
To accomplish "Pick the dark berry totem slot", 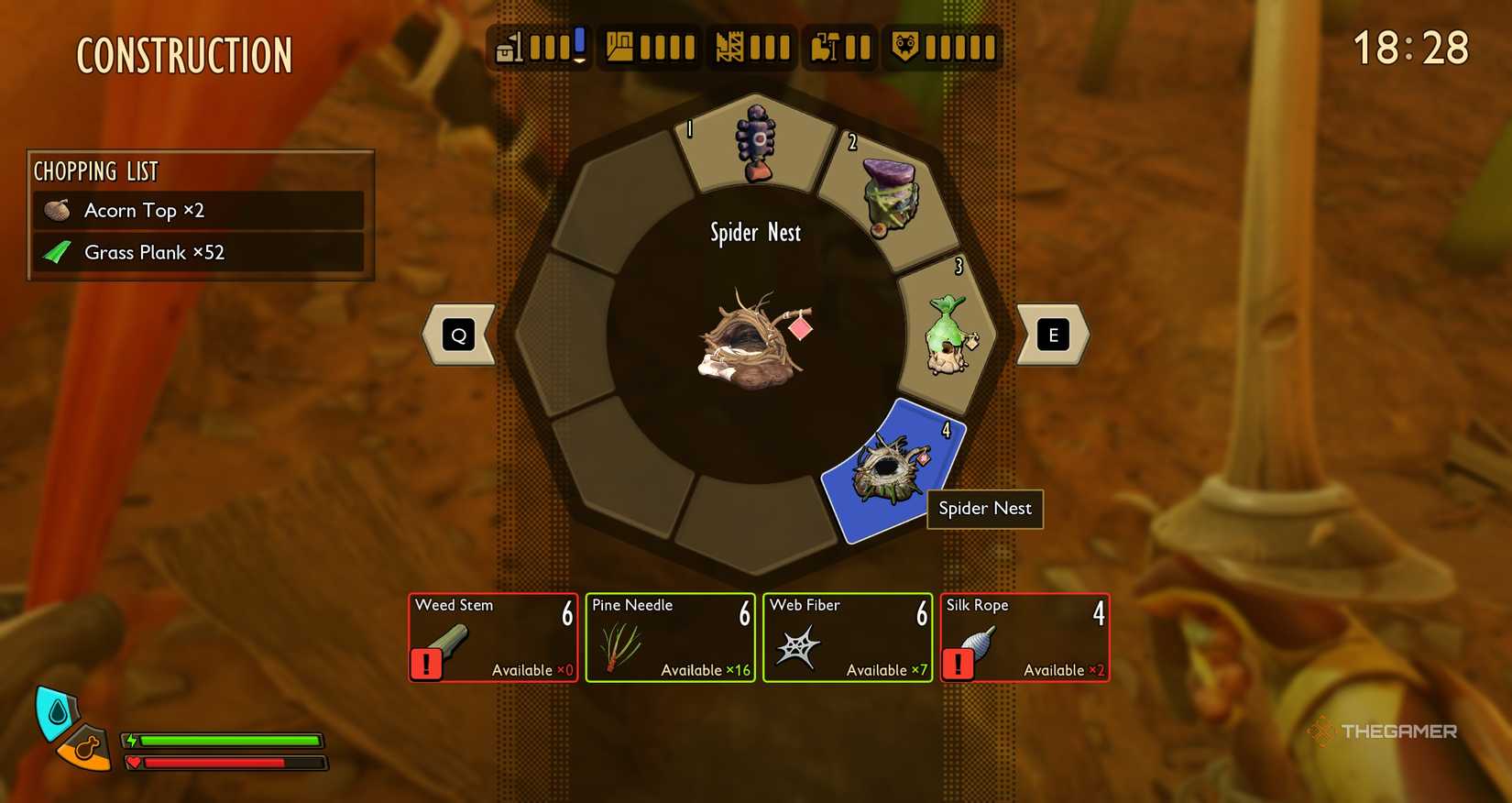I will (x=757, y=144).
